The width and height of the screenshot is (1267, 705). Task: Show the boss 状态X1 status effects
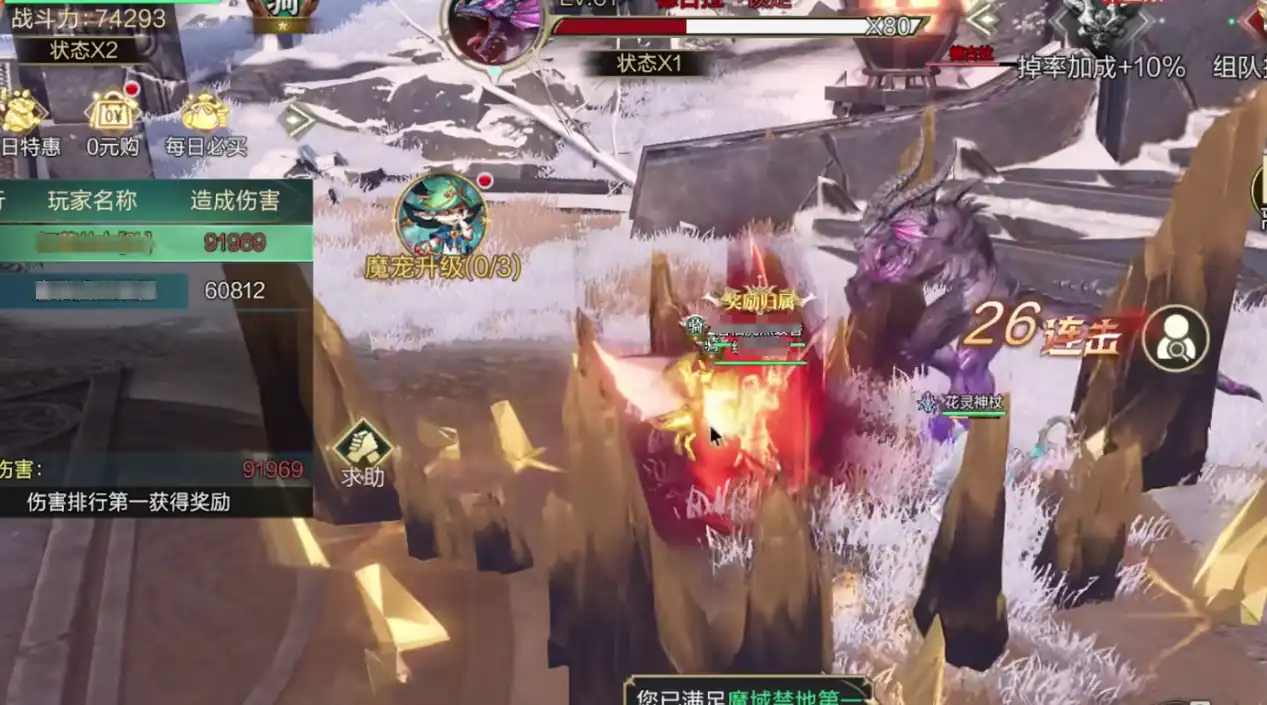click(x=649, y=63)
